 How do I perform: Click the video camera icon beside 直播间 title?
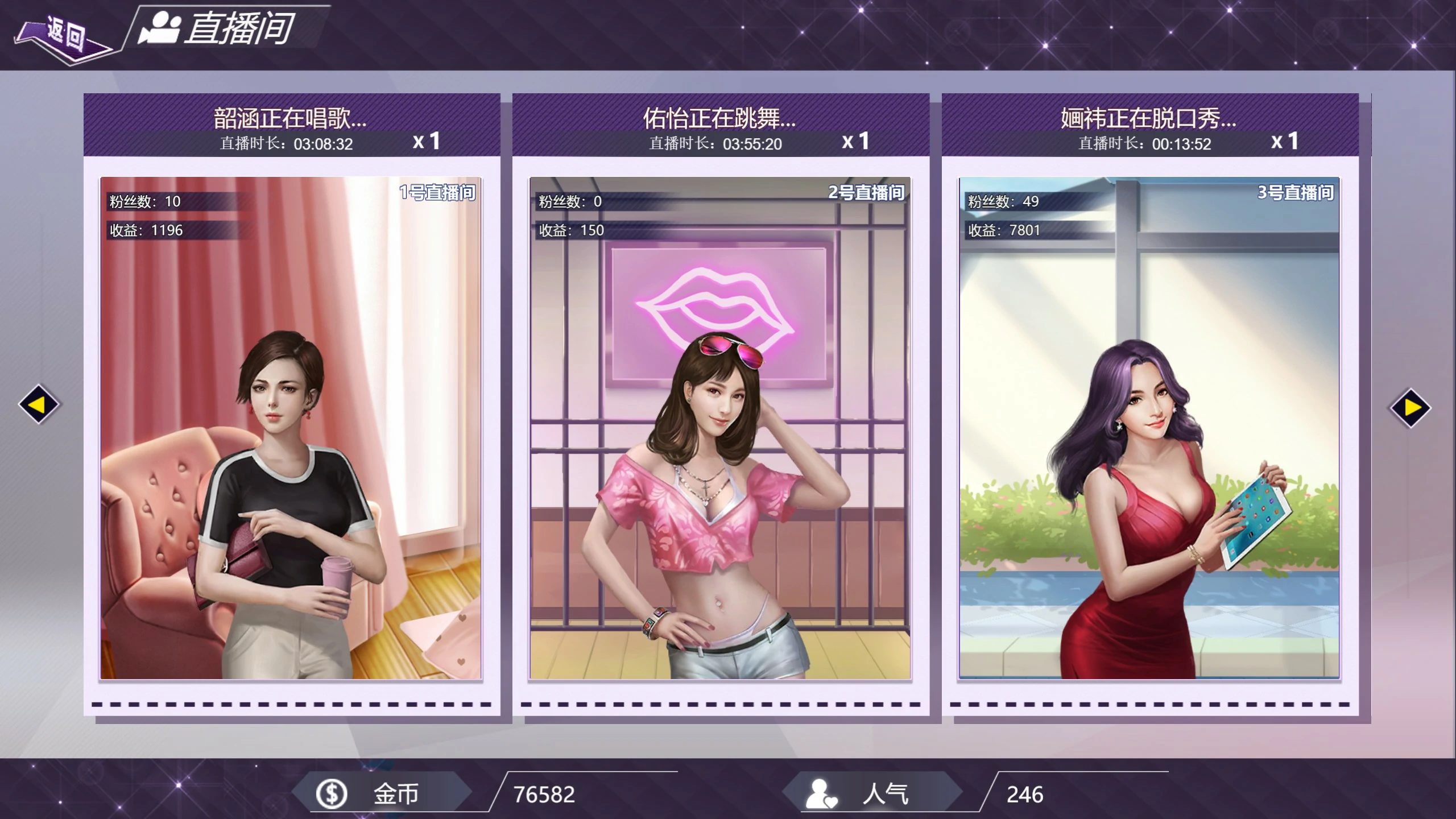[x=161, y=27]
